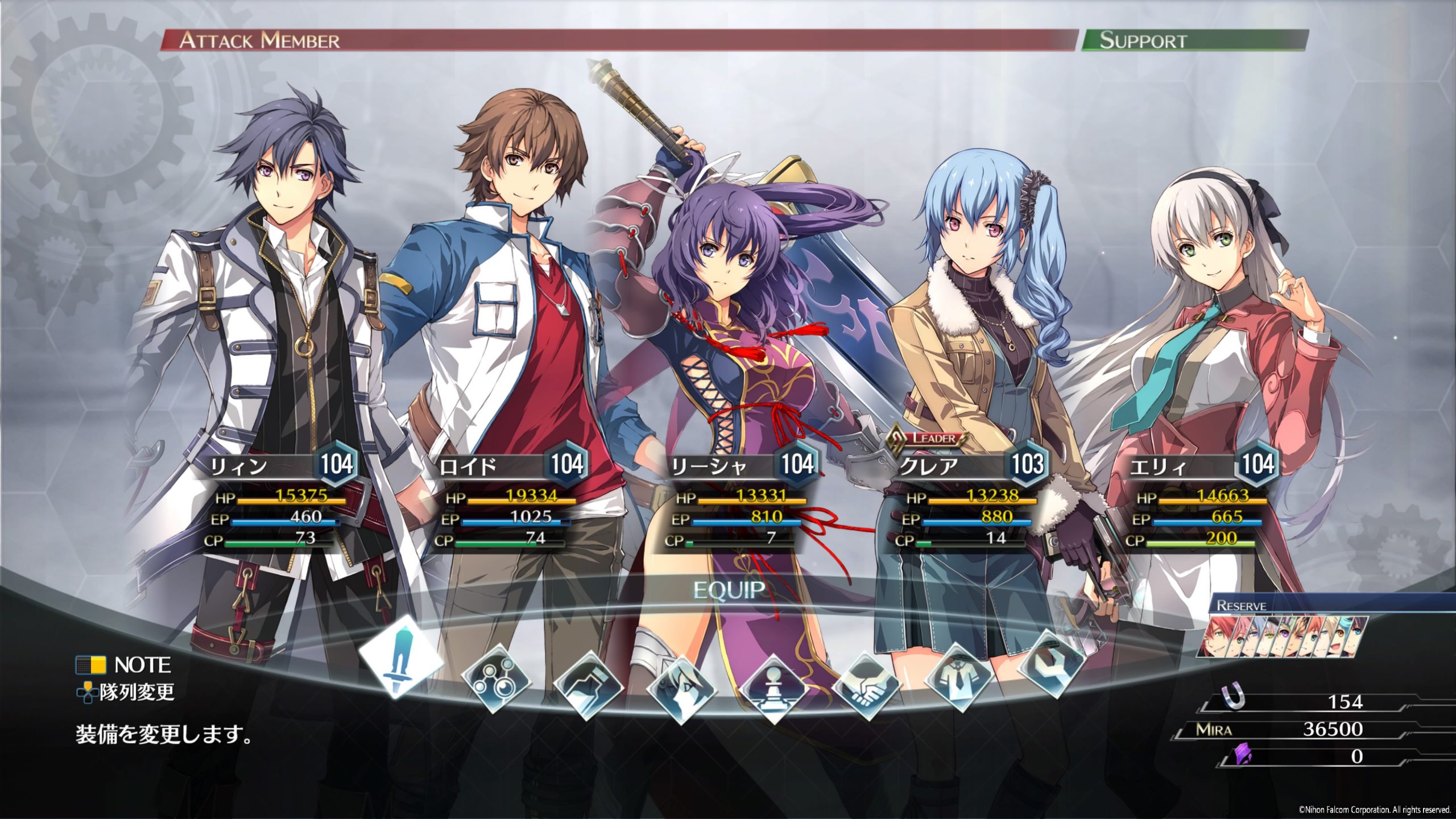
Task: Choose ロイド's character panel
Action: [x=509, y=502]
